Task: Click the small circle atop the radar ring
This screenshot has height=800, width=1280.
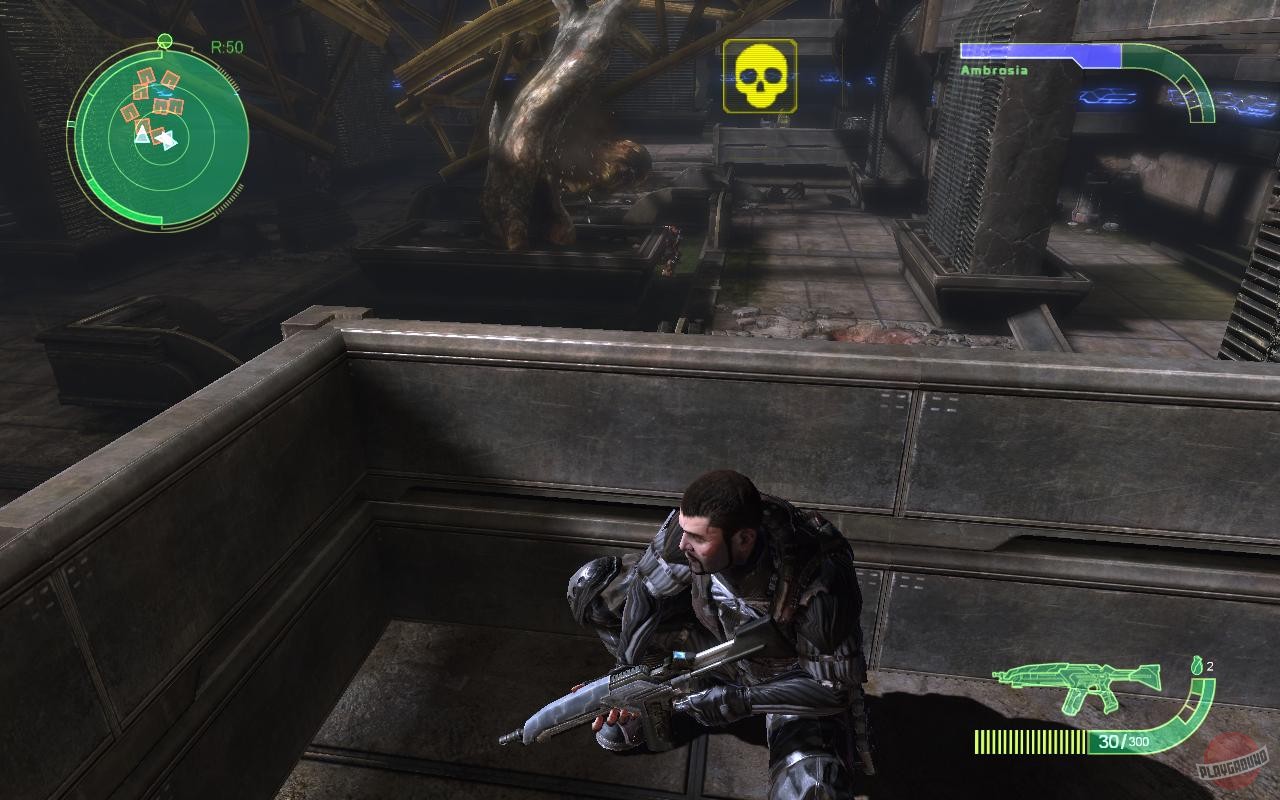Action: click(x=166, y=41)
